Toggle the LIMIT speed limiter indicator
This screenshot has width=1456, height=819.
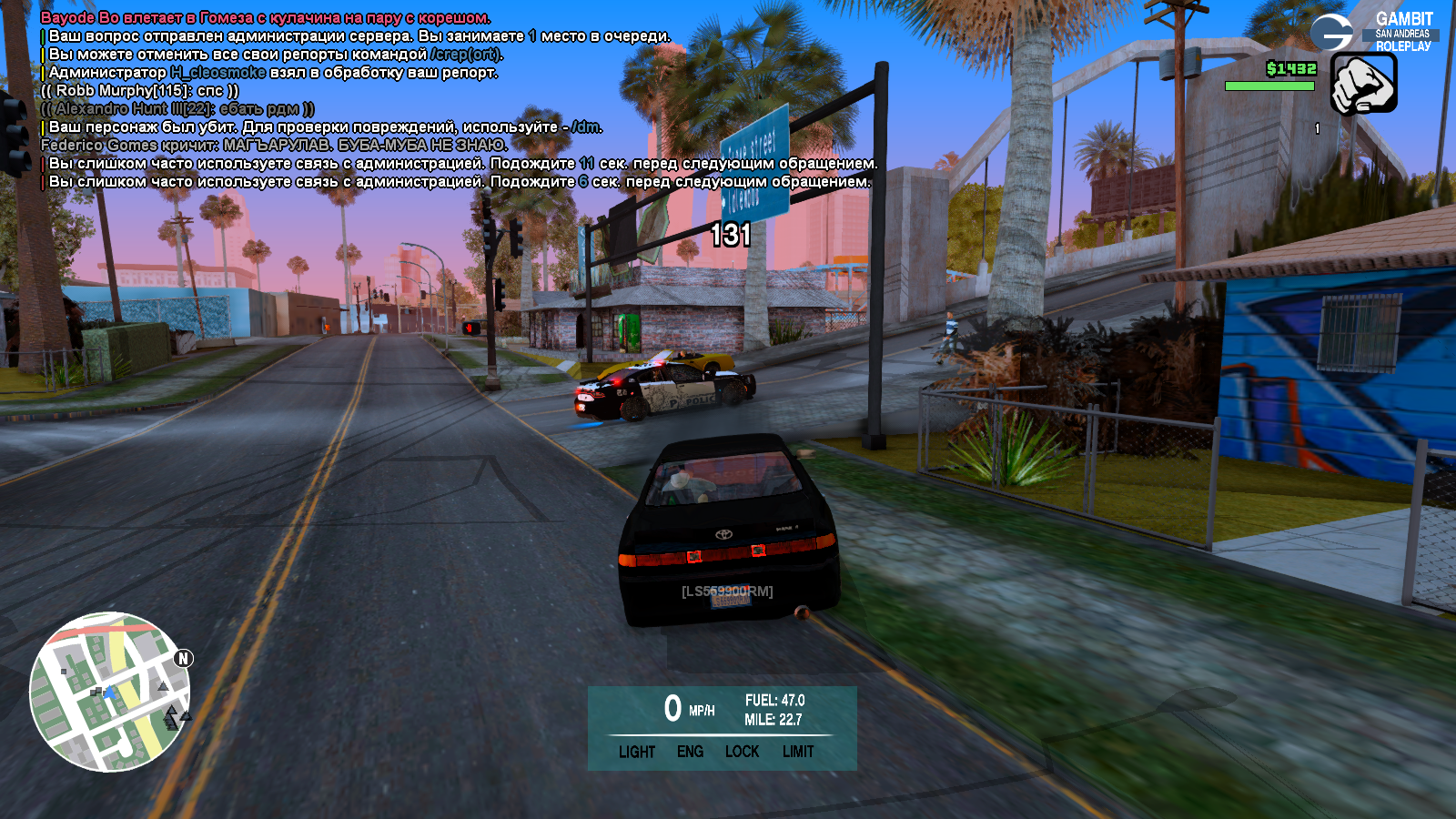click(798, 752)
